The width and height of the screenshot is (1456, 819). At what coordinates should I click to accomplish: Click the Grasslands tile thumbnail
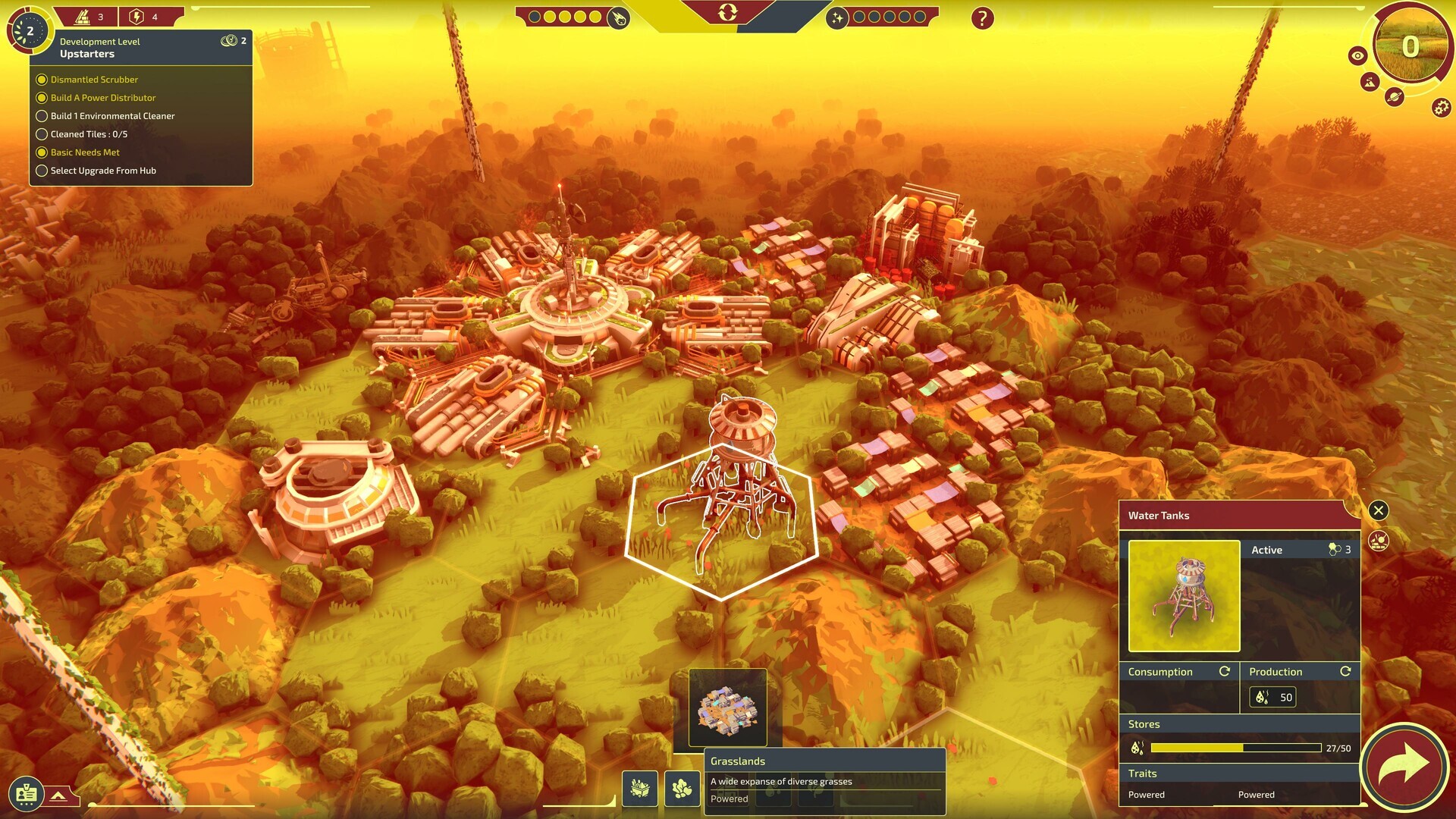coord(727,708)
